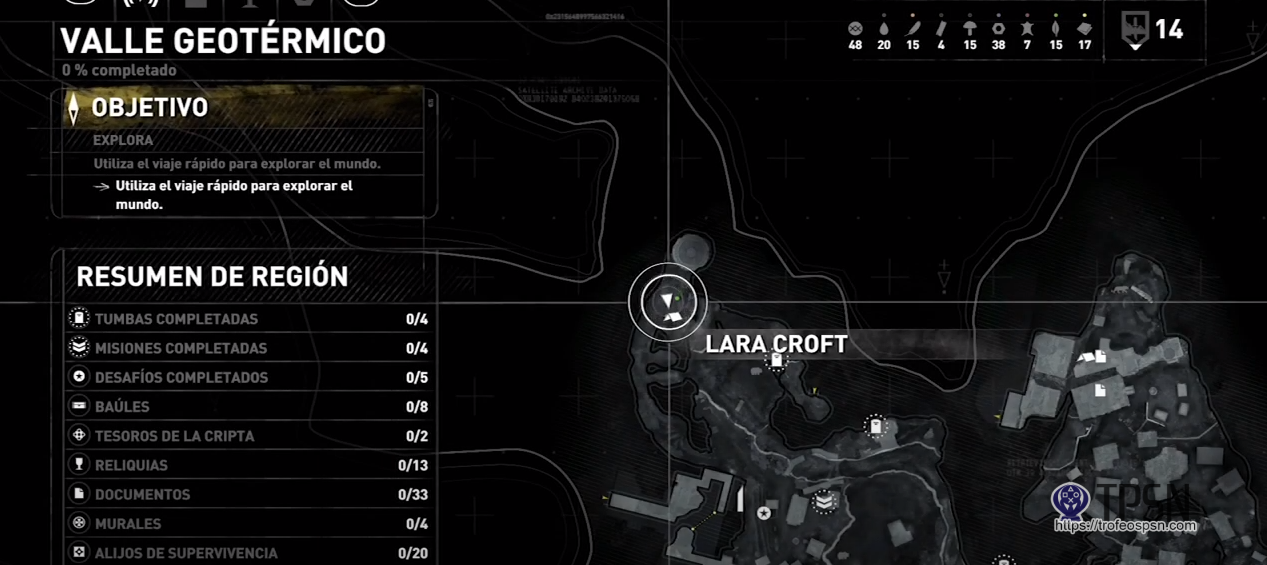The height and width of the screenshot is (565, 1267).
Task: Select the Alijos de Supervivencia row
Action: (248, 552)
